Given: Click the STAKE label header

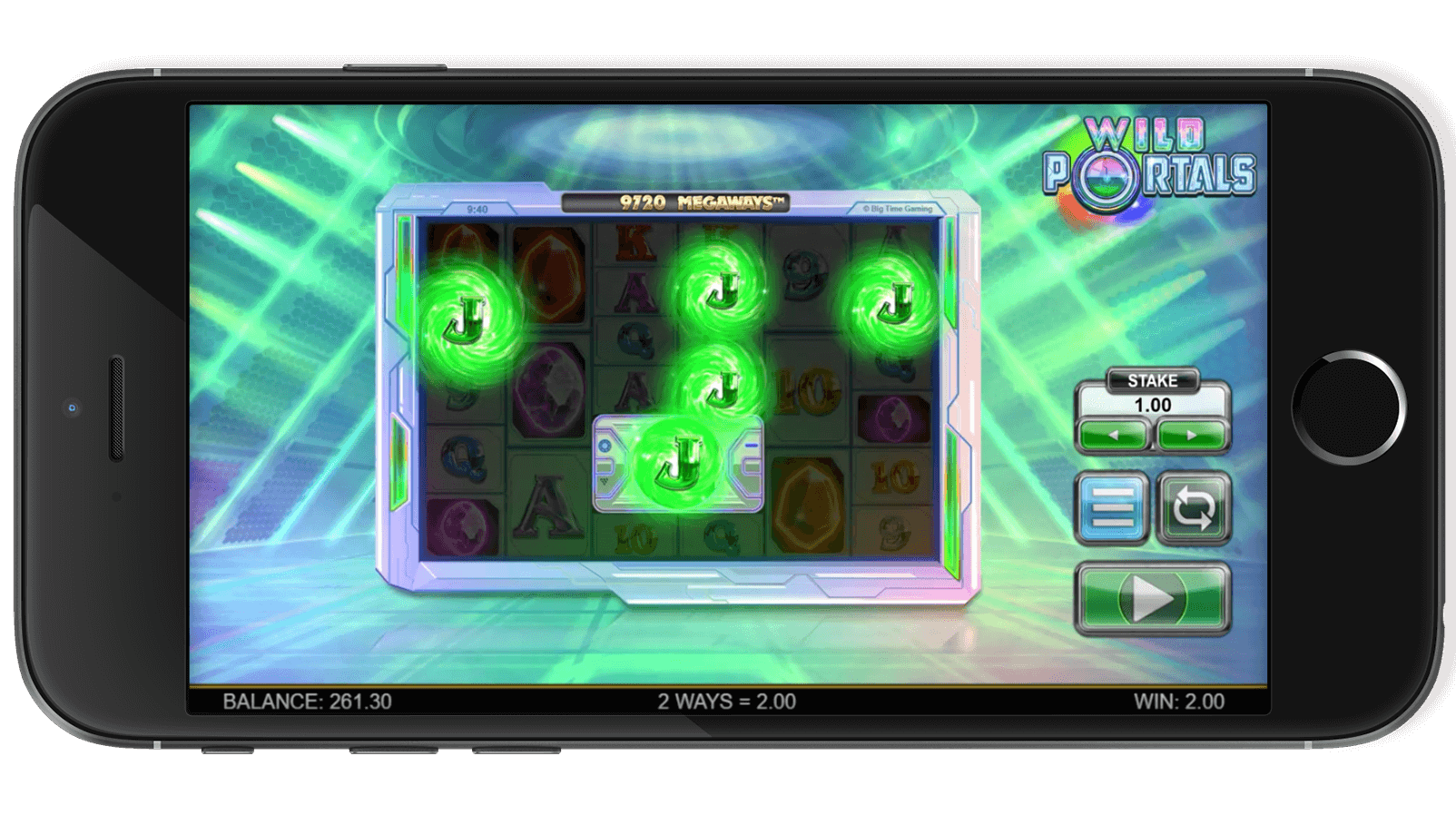Looking at the screenshot, I should (x=1152, y=378).
